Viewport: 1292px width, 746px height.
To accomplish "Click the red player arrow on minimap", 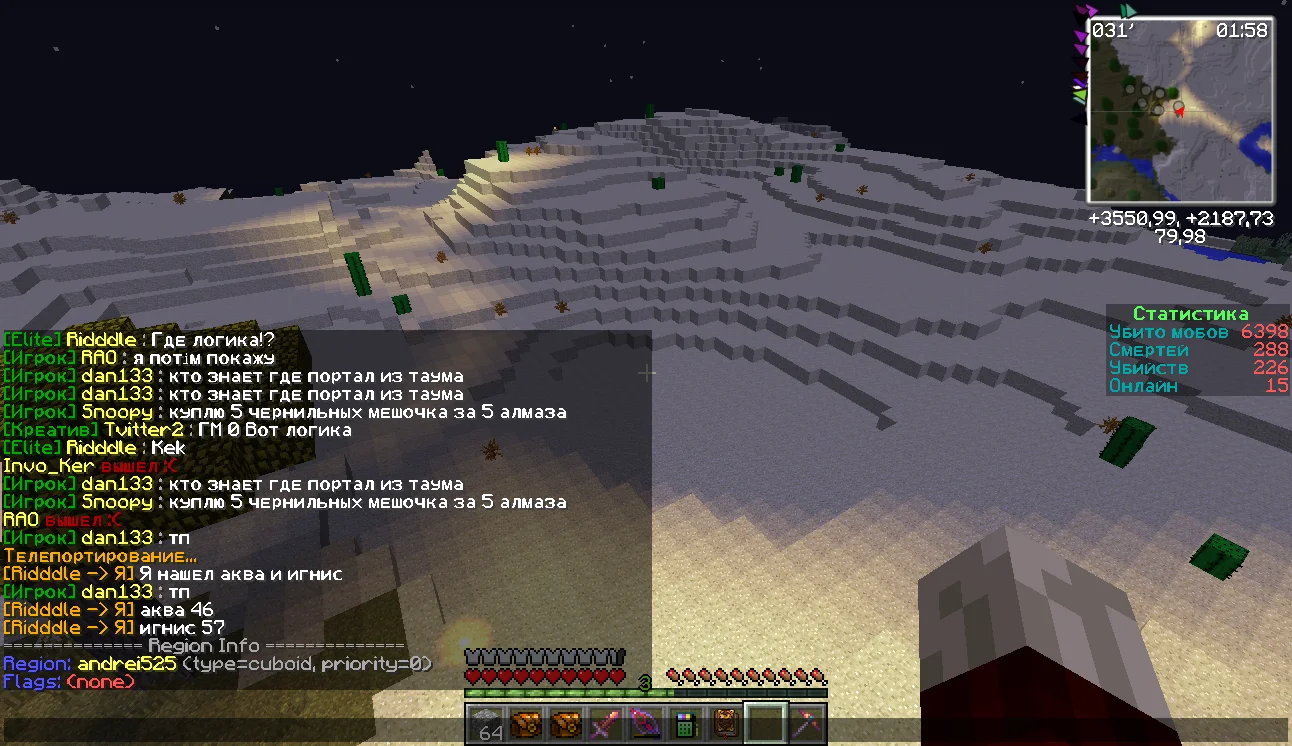I will pos(1180,110).
